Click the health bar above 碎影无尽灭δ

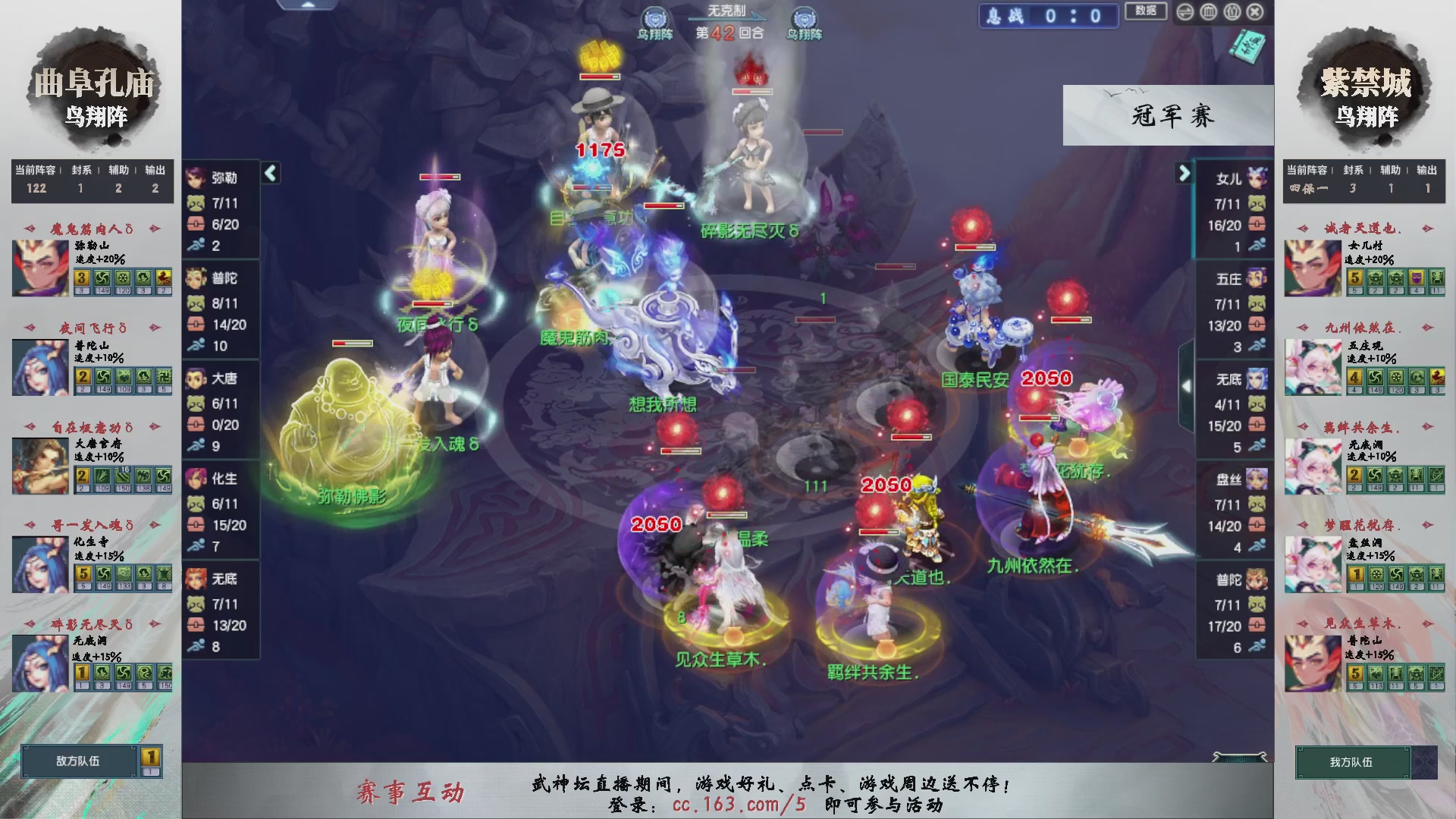click(x=752, y=92)
